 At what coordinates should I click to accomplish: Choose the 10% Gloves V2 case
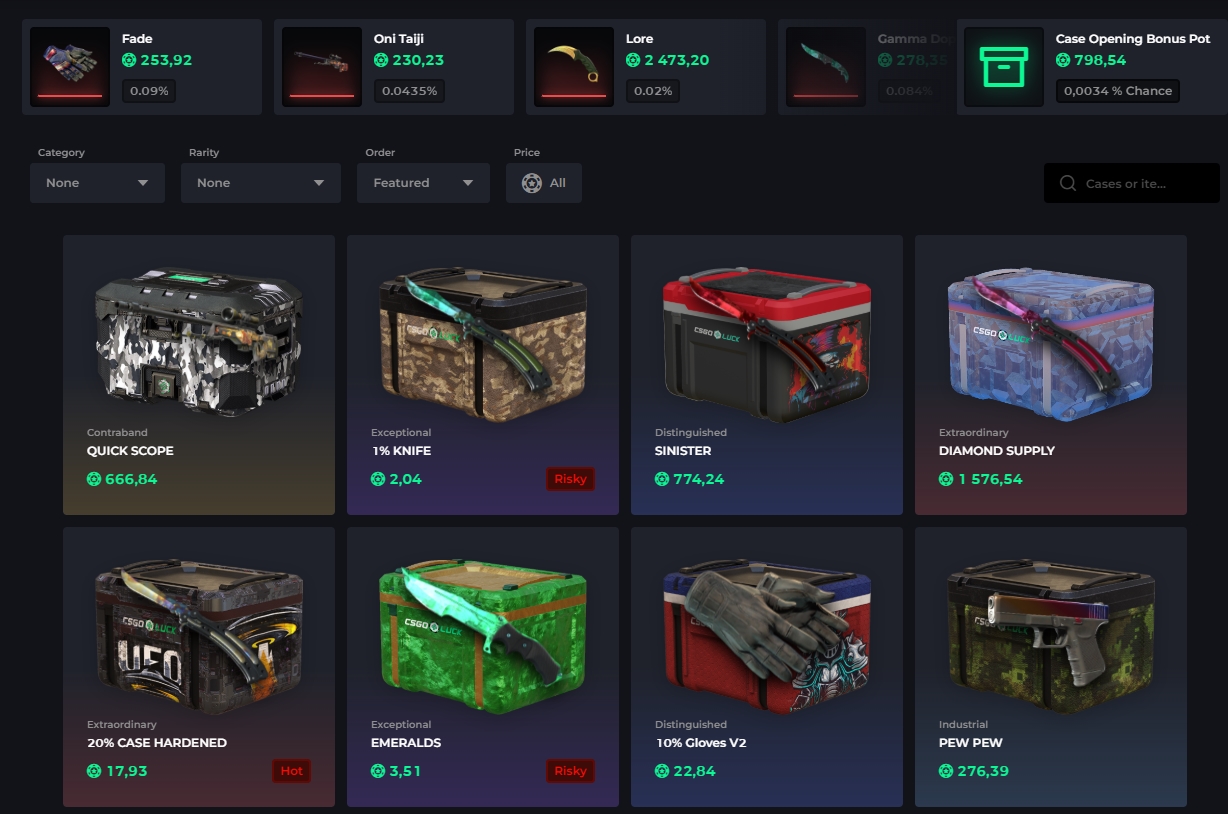(x=767, y=666)
